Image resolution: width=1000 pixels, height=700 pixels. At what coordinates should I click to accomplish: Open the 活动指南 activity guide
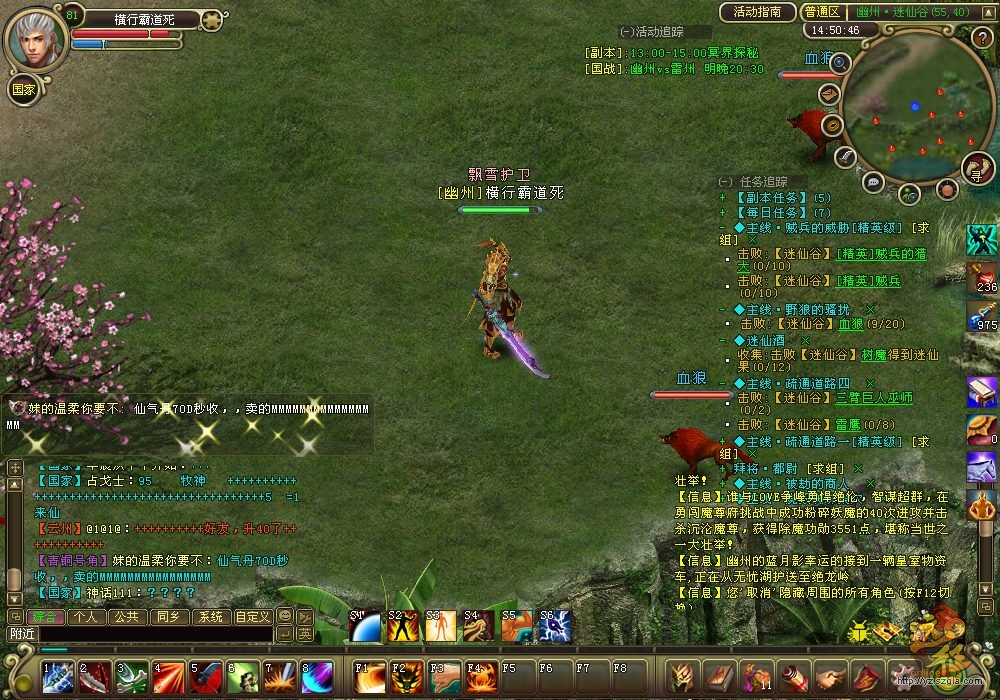pyautogui.click(x=757, y=12)
